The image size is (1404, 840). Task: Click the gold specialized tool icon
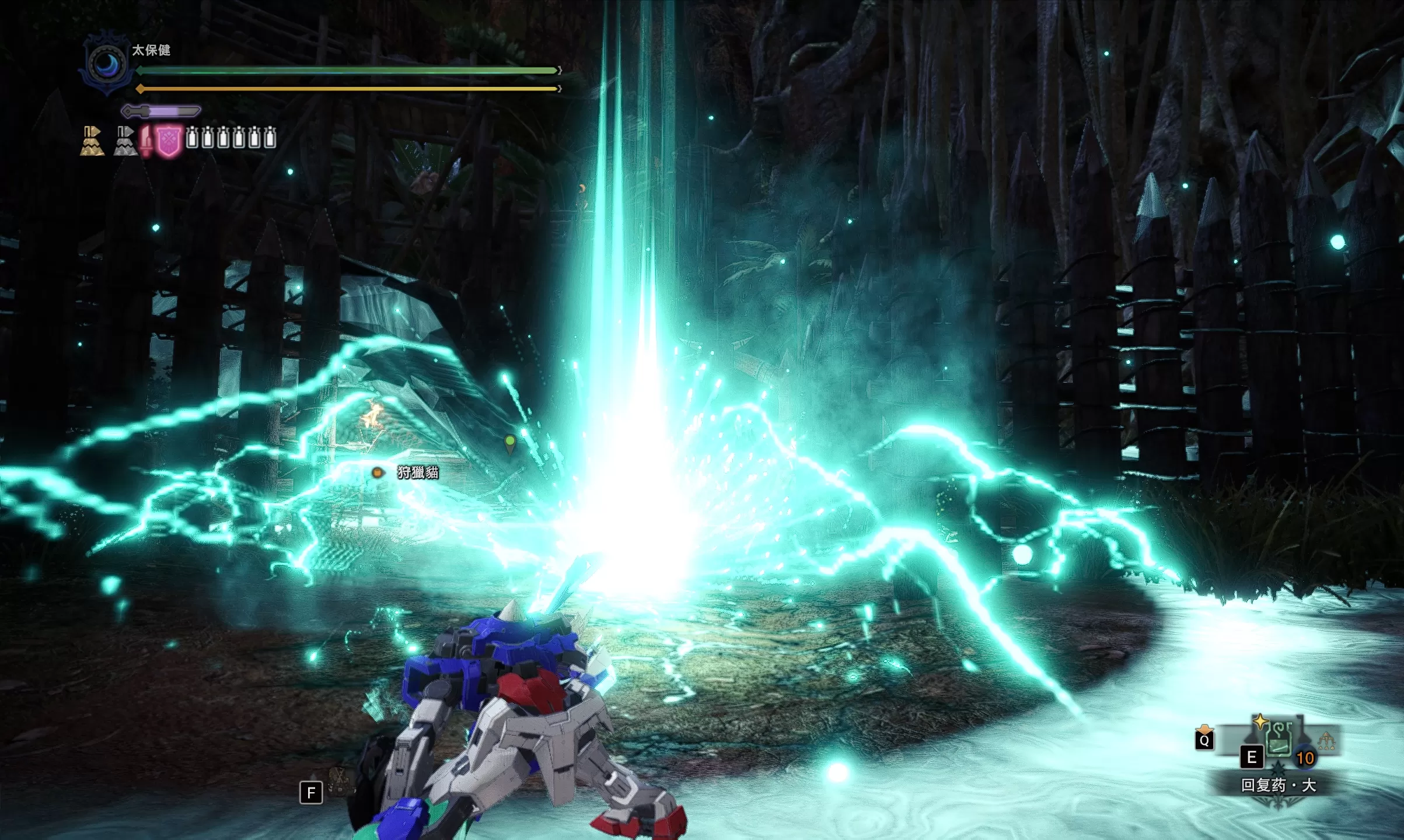(92, 141)
